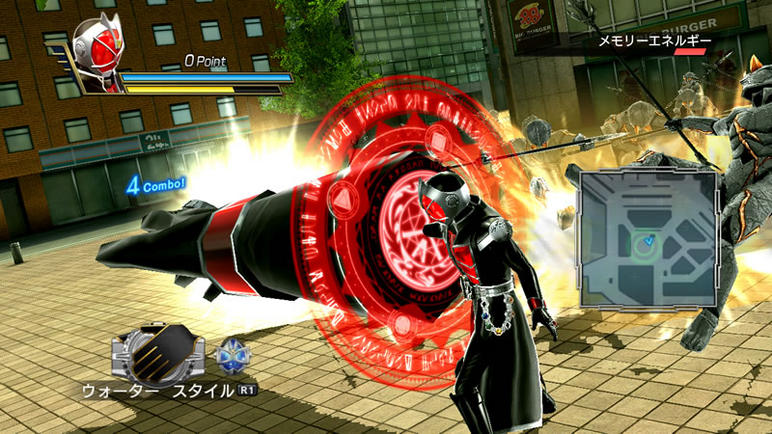Viewport: 772px width, 434px height.
Task: Click the player marker on the minimap
Action: pyautogui.click(x=647, y=241)
